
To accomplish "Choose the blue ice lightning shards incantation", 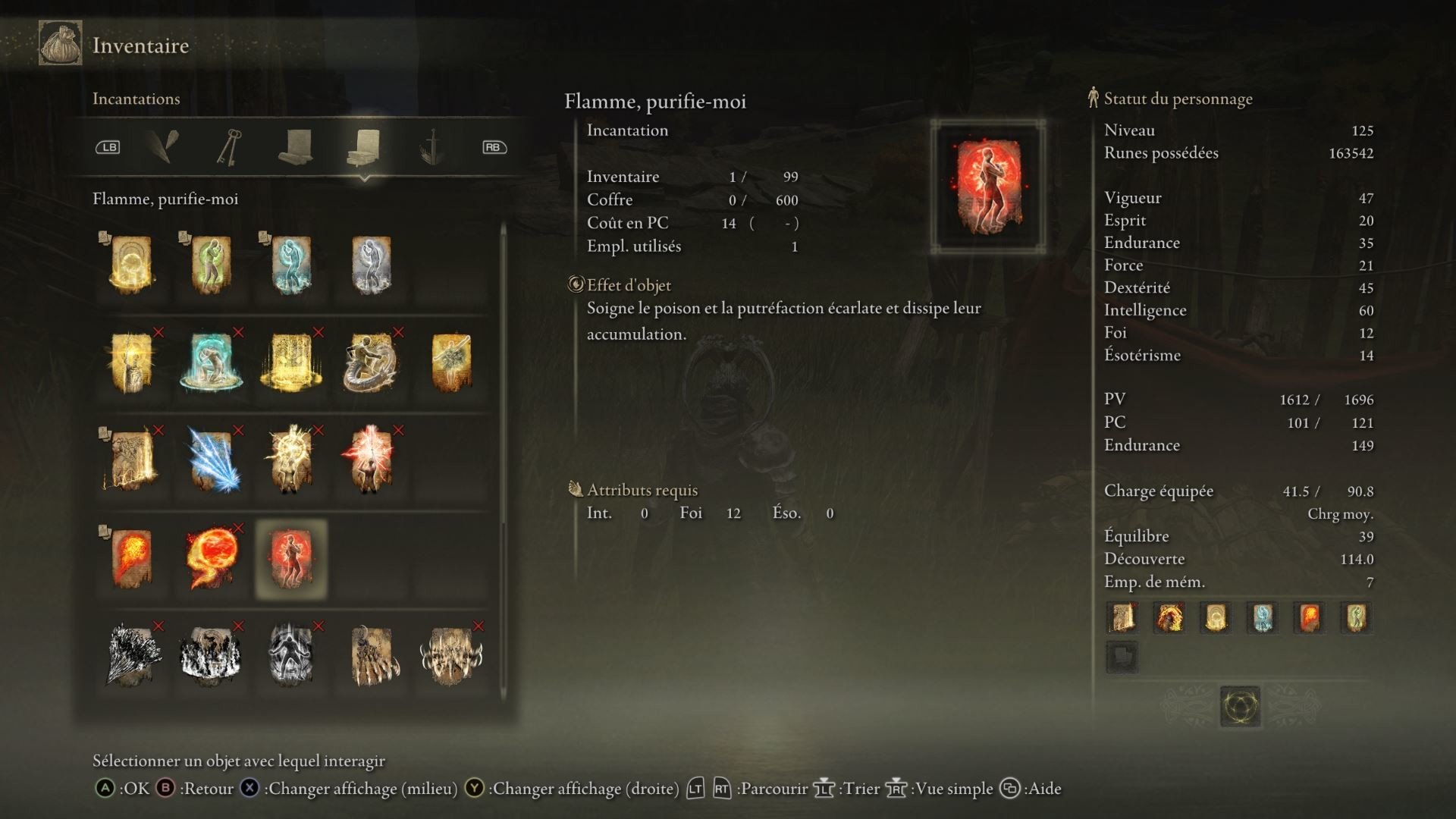I will [x=212, y=460].
